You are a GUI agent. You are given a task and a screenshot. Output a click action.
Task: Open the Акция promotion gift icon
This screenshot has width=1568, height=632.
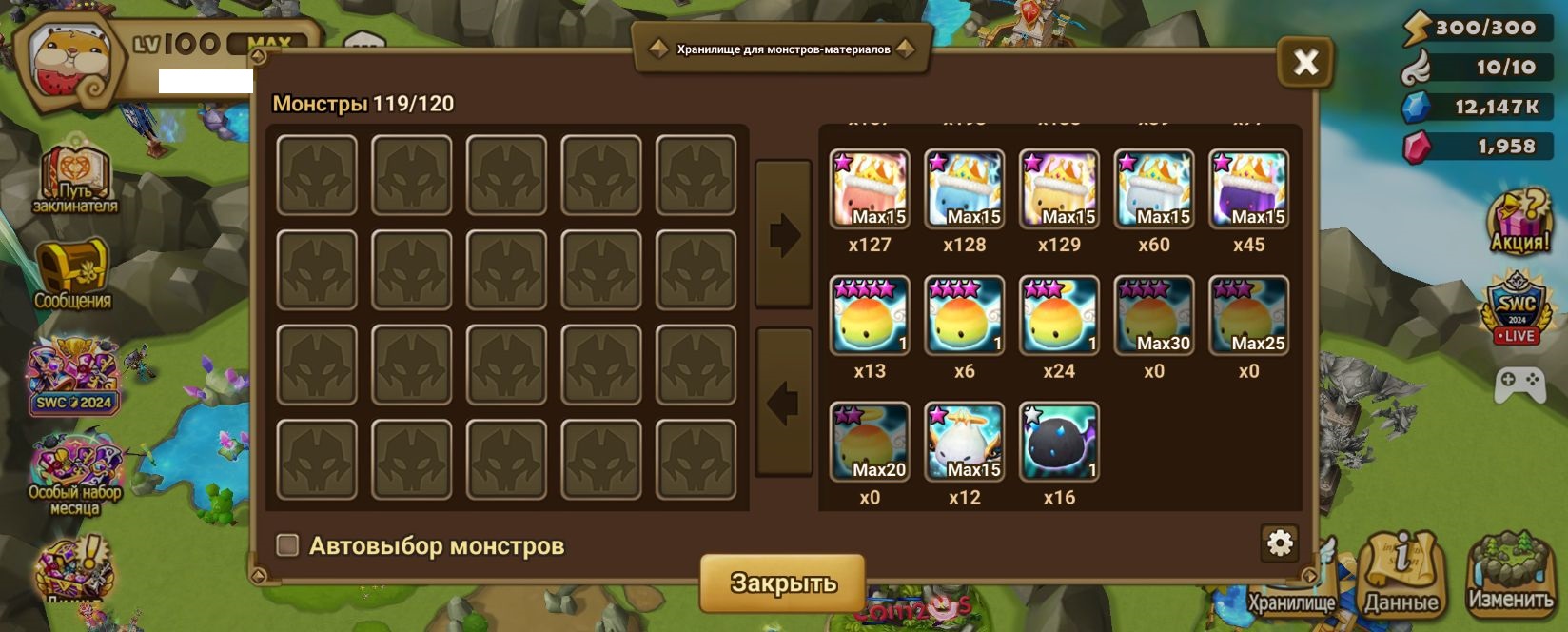click(x=1519, y=221)
